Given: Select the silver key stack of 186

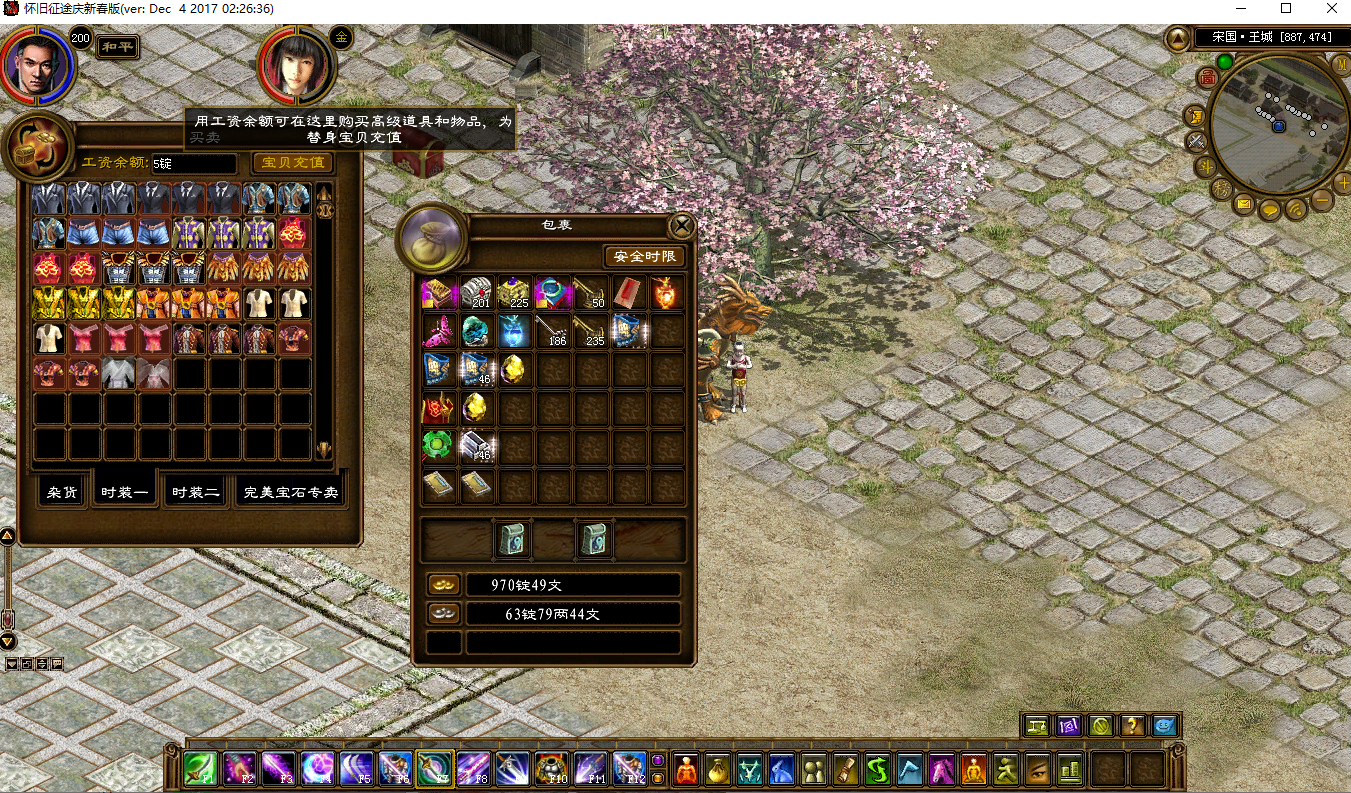Looking at the screenshot, I should pyautogui.click(x=553, y=331).
